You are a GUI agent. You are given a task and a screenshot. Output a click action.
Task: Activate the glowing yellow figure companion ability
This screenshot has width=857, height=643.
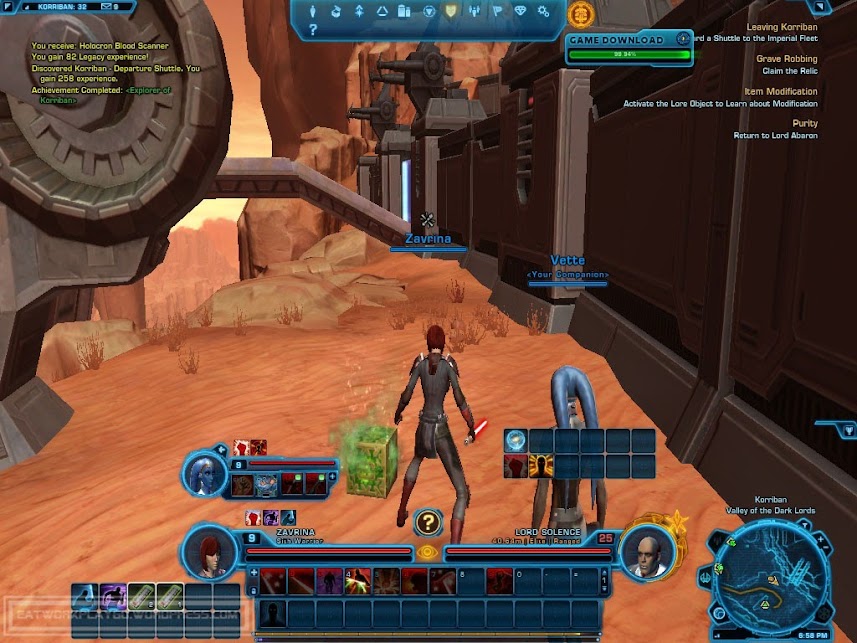click(542, 465)
